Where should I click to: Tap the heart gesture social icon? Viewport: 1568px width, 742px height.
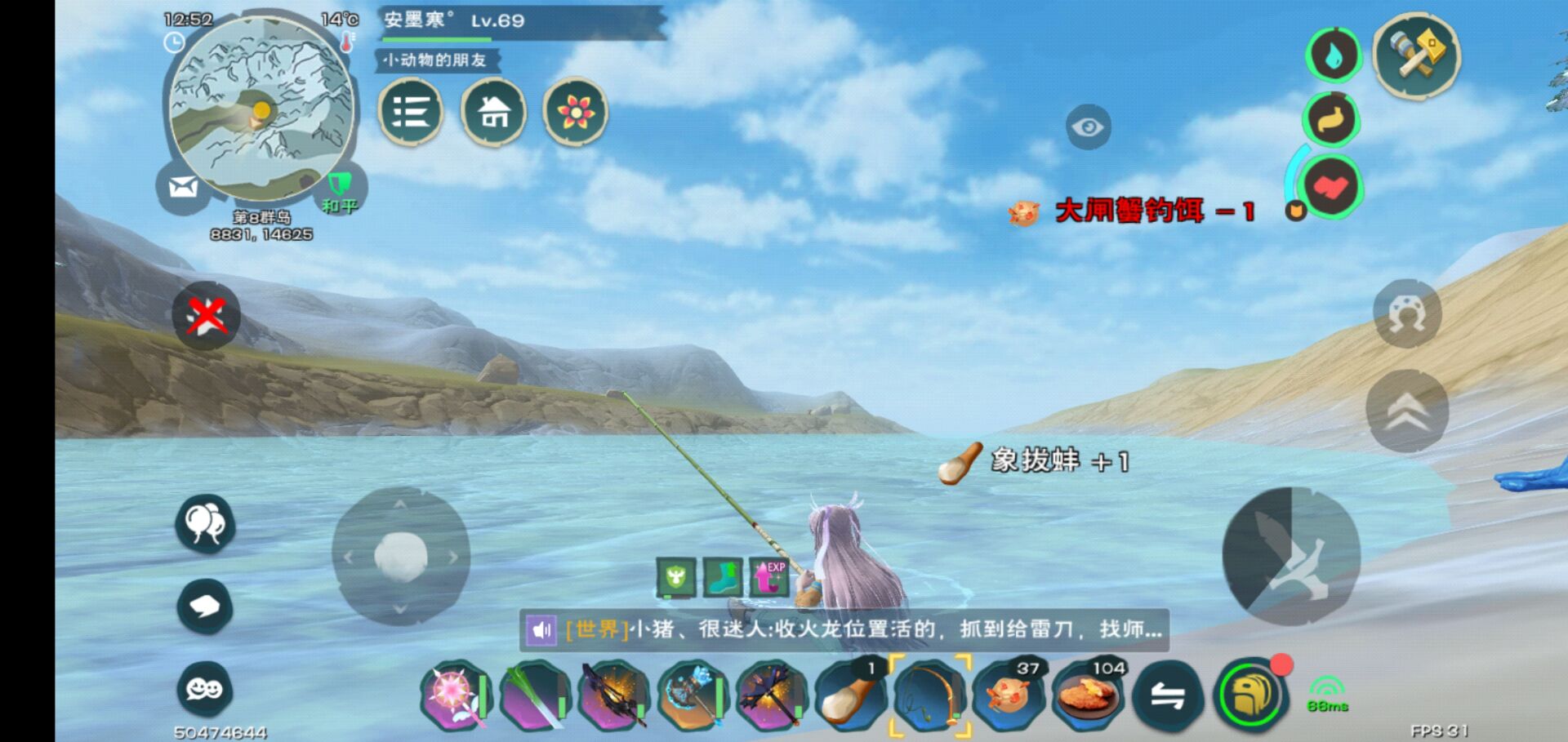point(1331,187)
